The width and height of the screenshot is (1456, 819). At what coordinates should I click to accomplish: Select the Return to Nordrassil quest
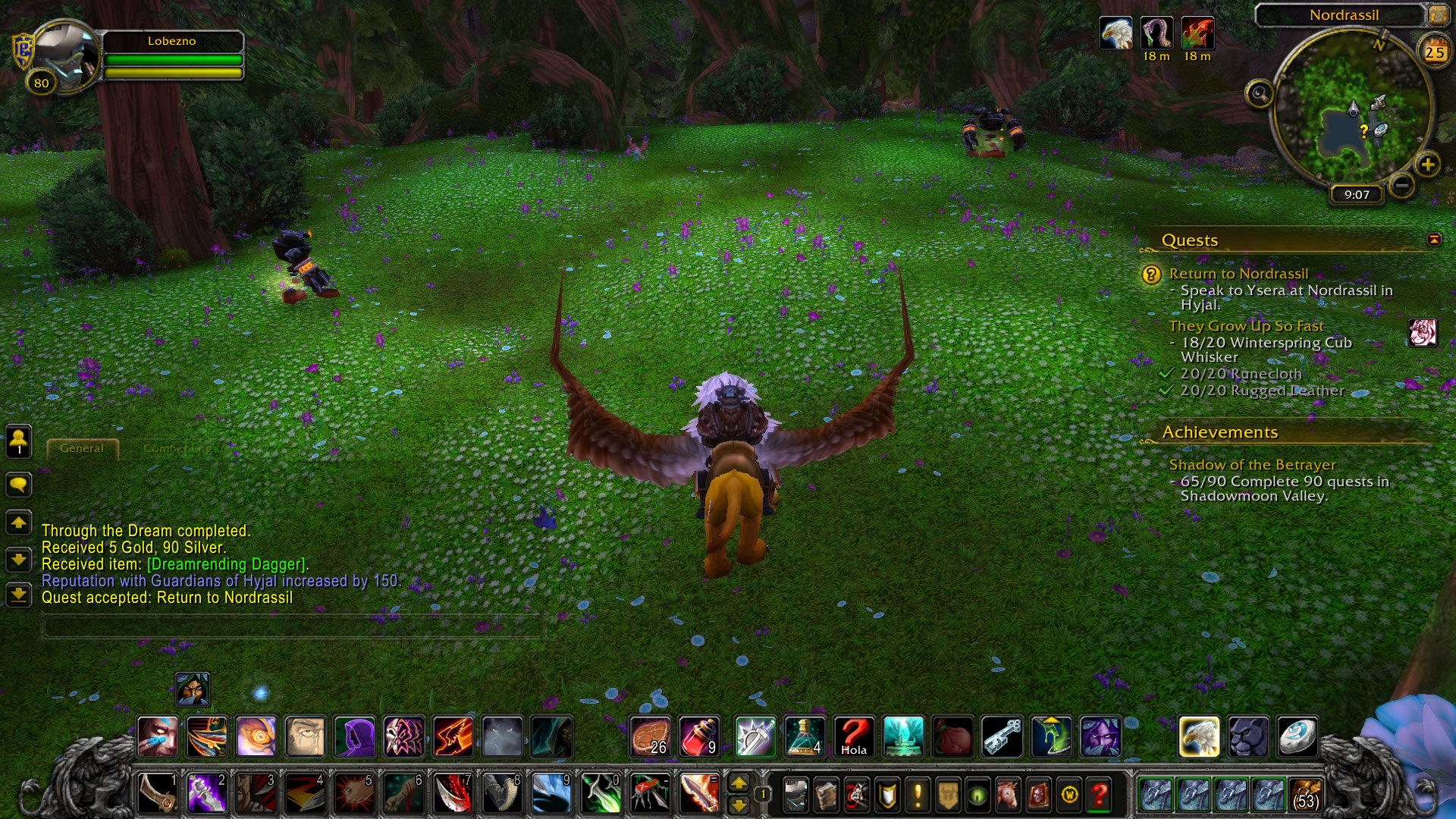click(1238, 274)
